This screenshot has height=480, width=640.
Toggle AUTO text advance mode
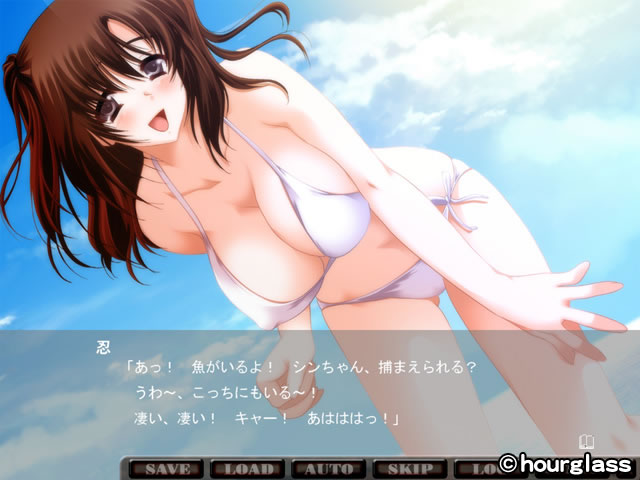pos(328,468)
